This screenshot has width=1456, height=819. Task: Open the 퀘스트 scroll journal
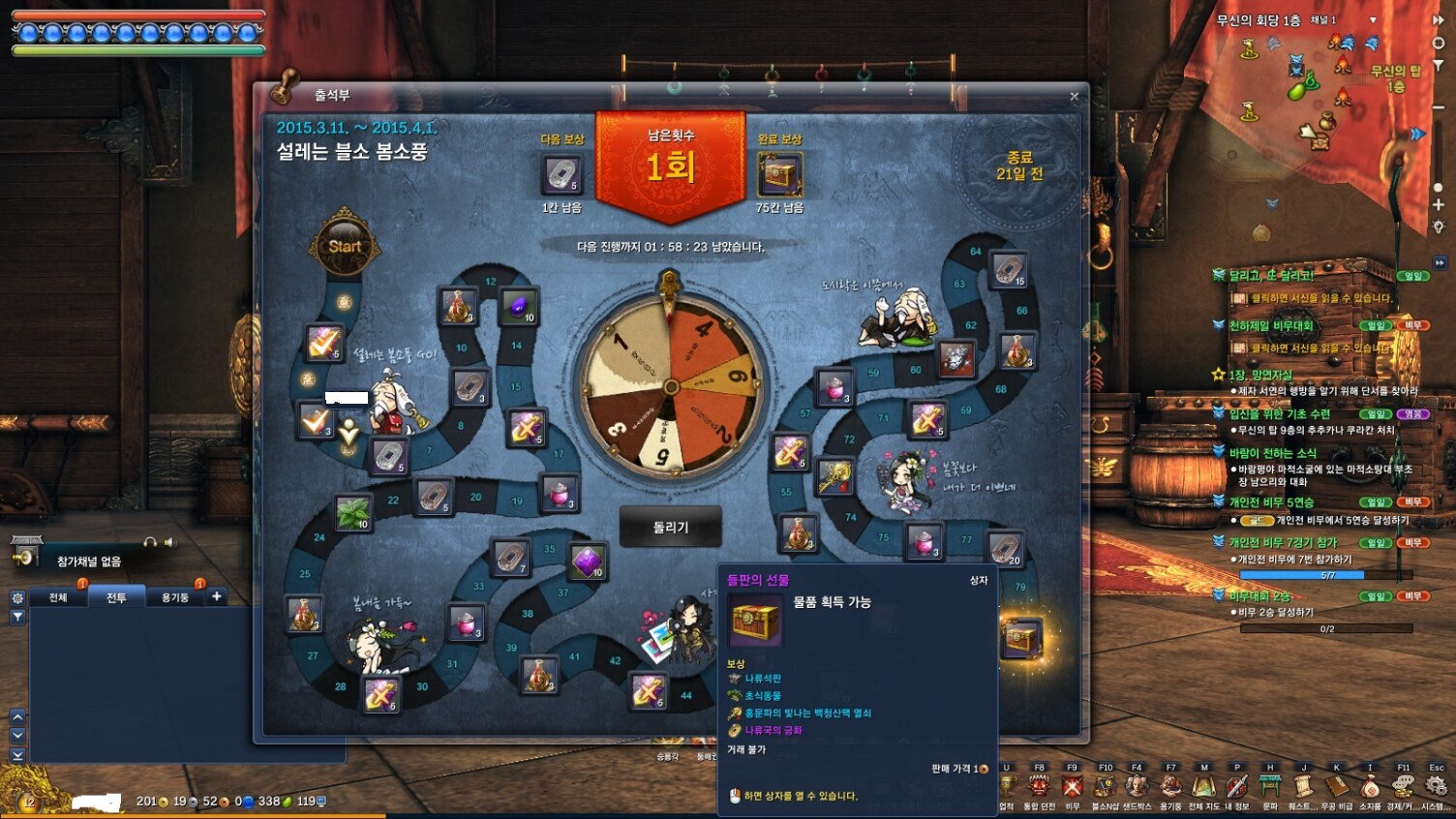point(1303,788)
